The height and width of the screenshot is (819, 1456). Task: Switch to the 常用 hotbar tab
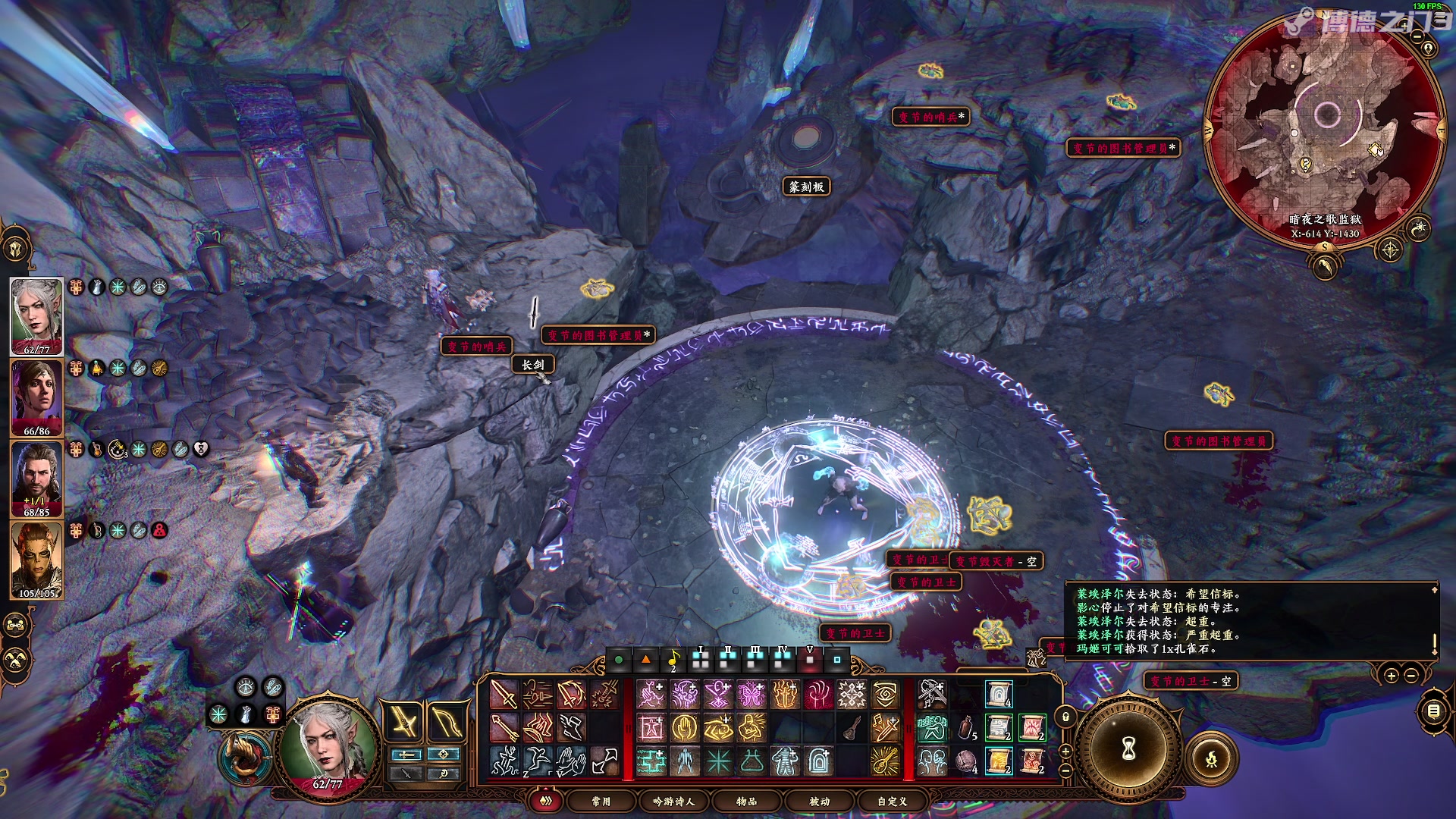601,801
